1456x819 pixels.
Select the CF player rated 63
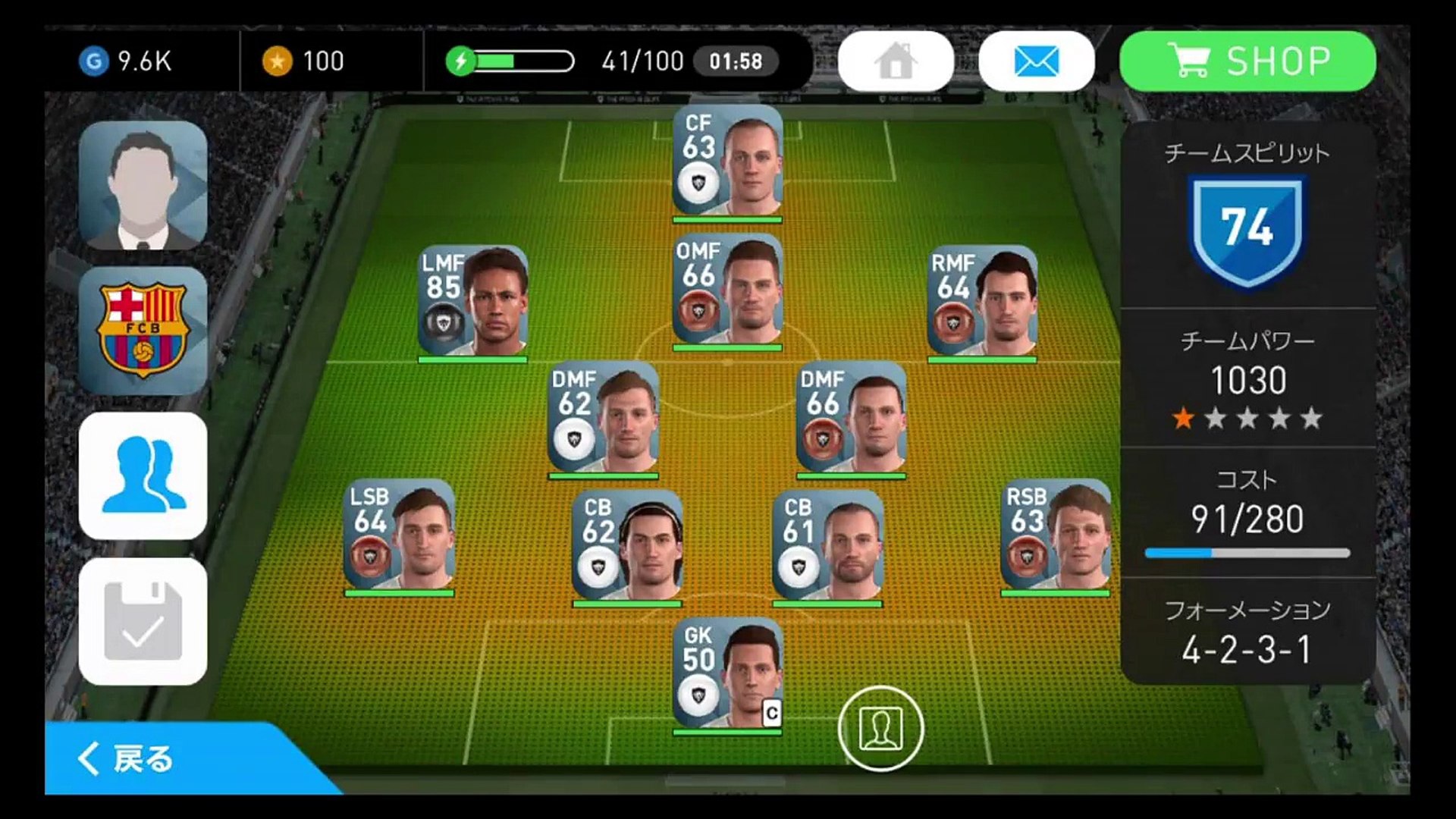727,162
